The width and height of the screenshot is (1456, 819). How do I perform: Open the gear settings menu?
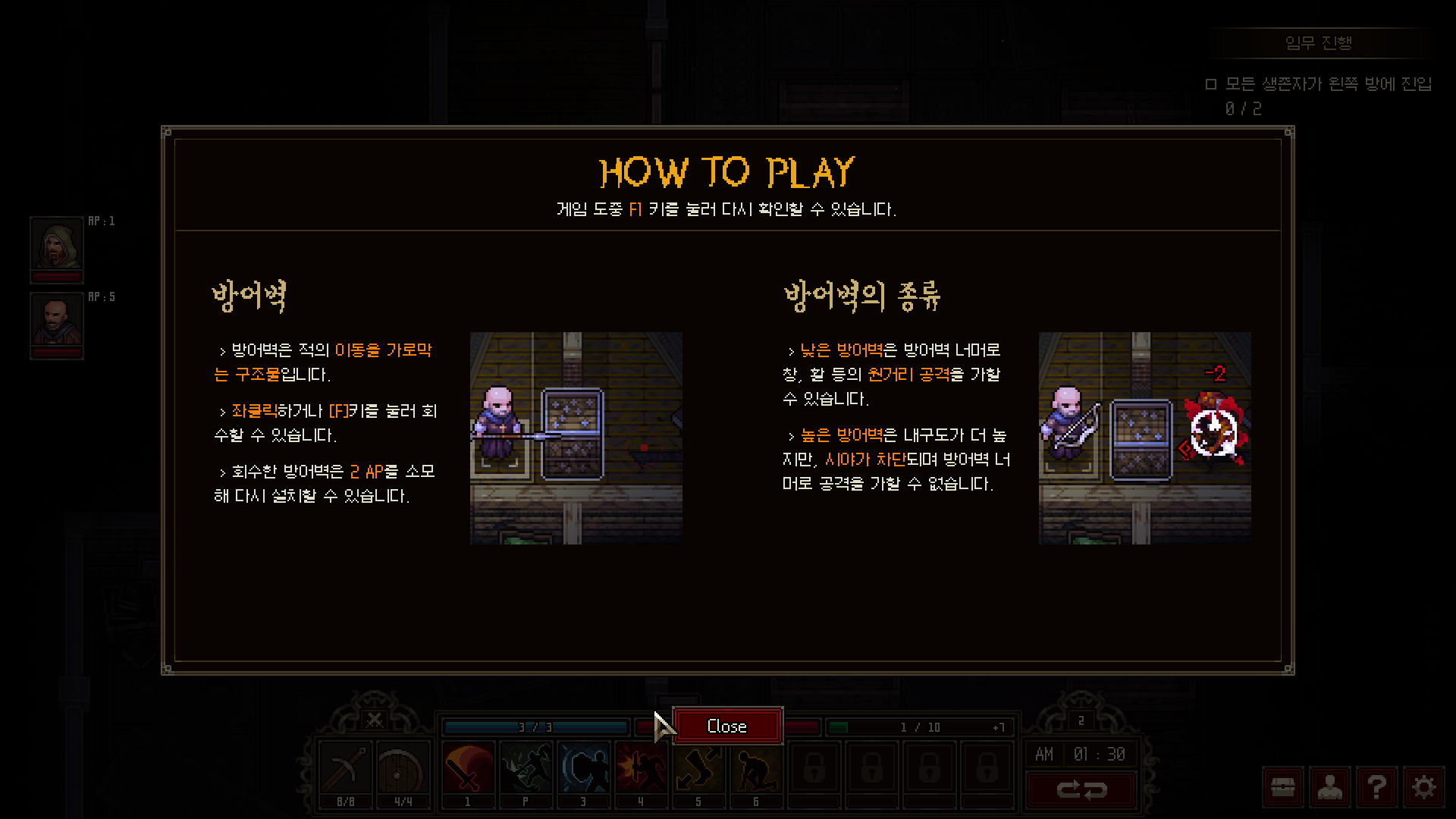tap(1423, 788)
